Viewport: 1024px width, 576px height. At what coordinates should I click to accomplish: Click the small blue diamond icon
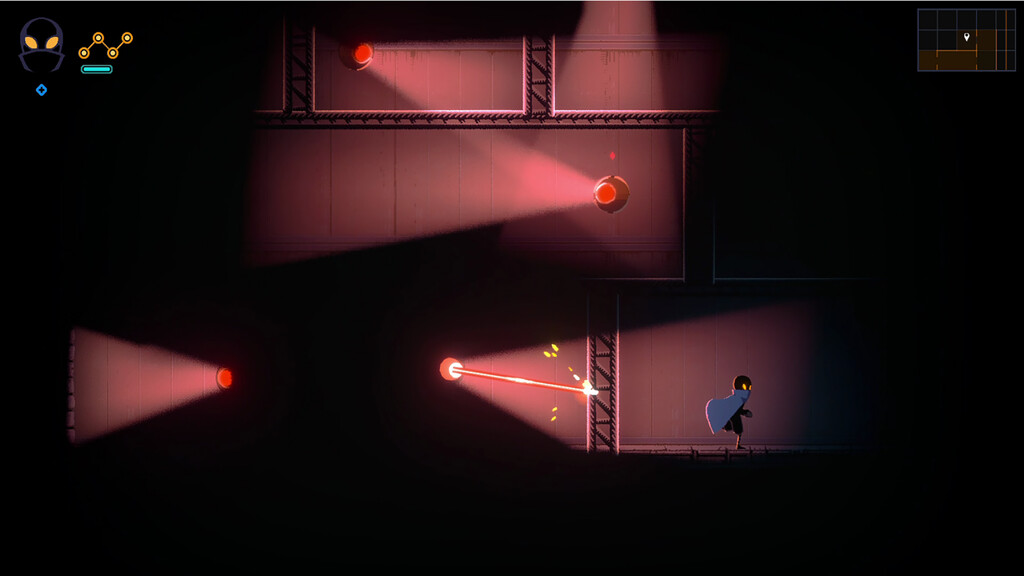[41, 90]
